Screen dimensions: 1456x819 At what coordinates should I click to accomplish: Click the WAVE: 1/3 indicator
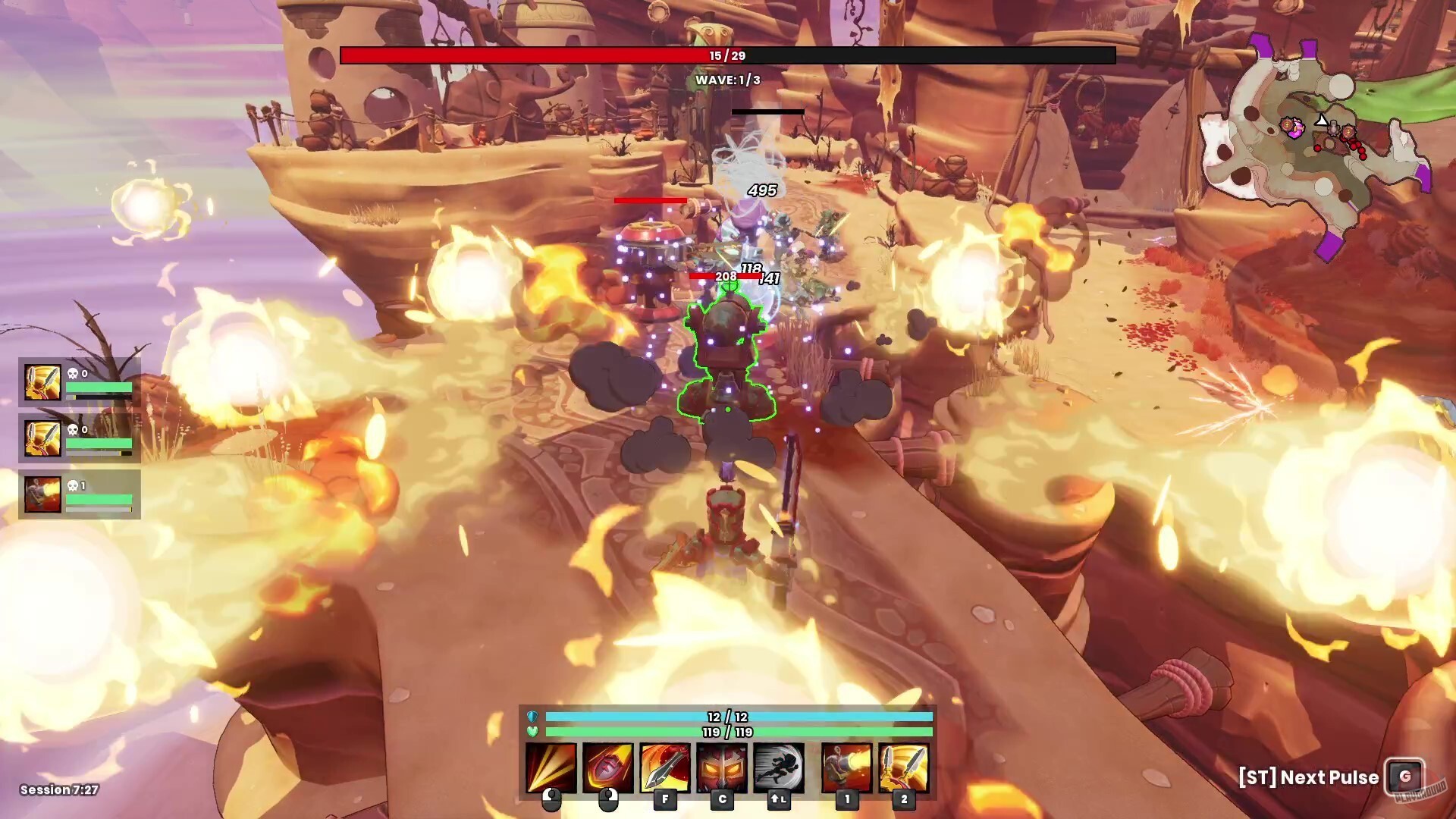pyautogui.click(x=726, y=78)
